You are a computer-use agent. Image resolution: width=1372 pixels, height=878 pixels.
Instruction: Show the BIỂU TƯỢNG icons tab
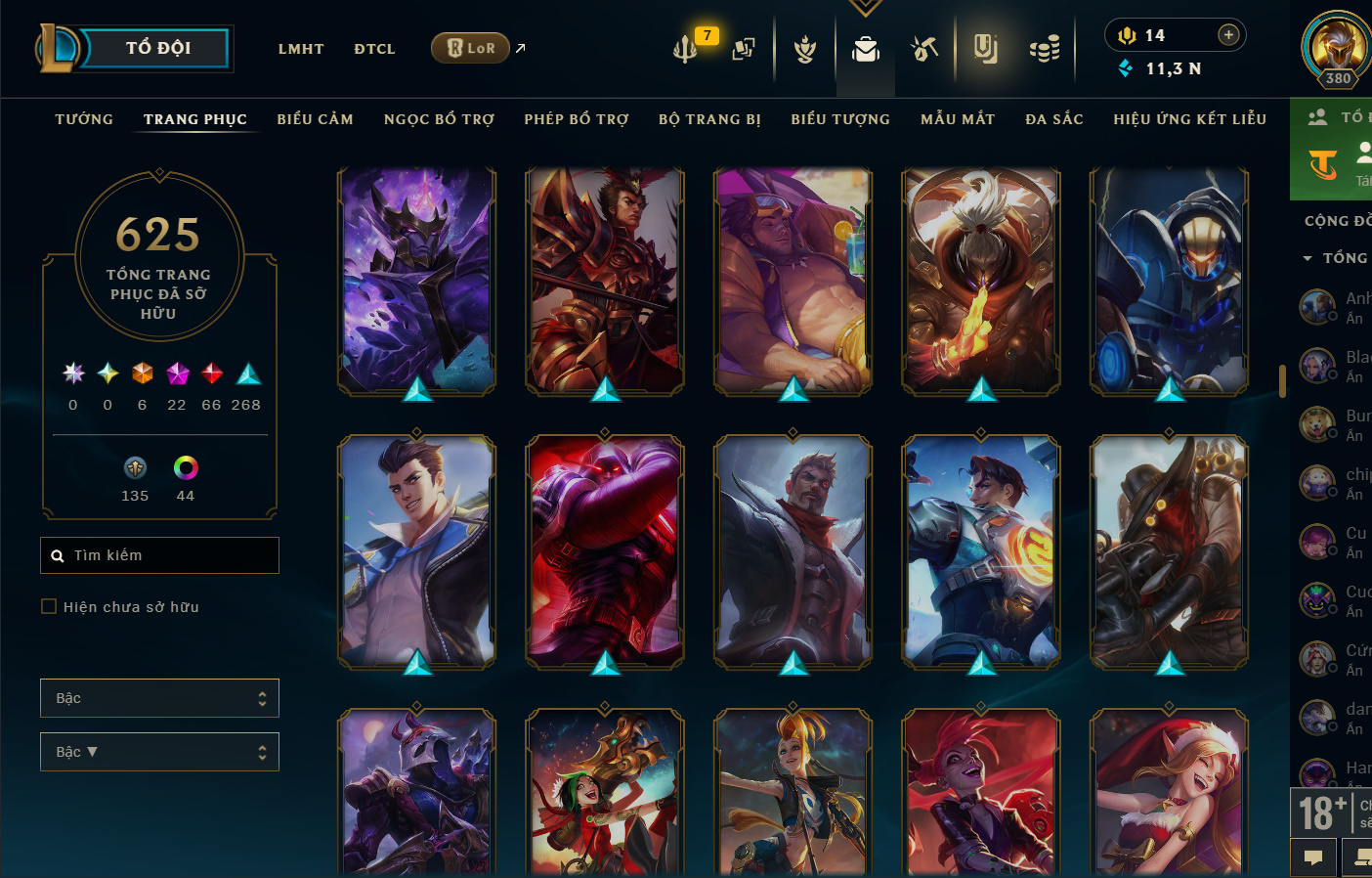click(x=840, y=119)
